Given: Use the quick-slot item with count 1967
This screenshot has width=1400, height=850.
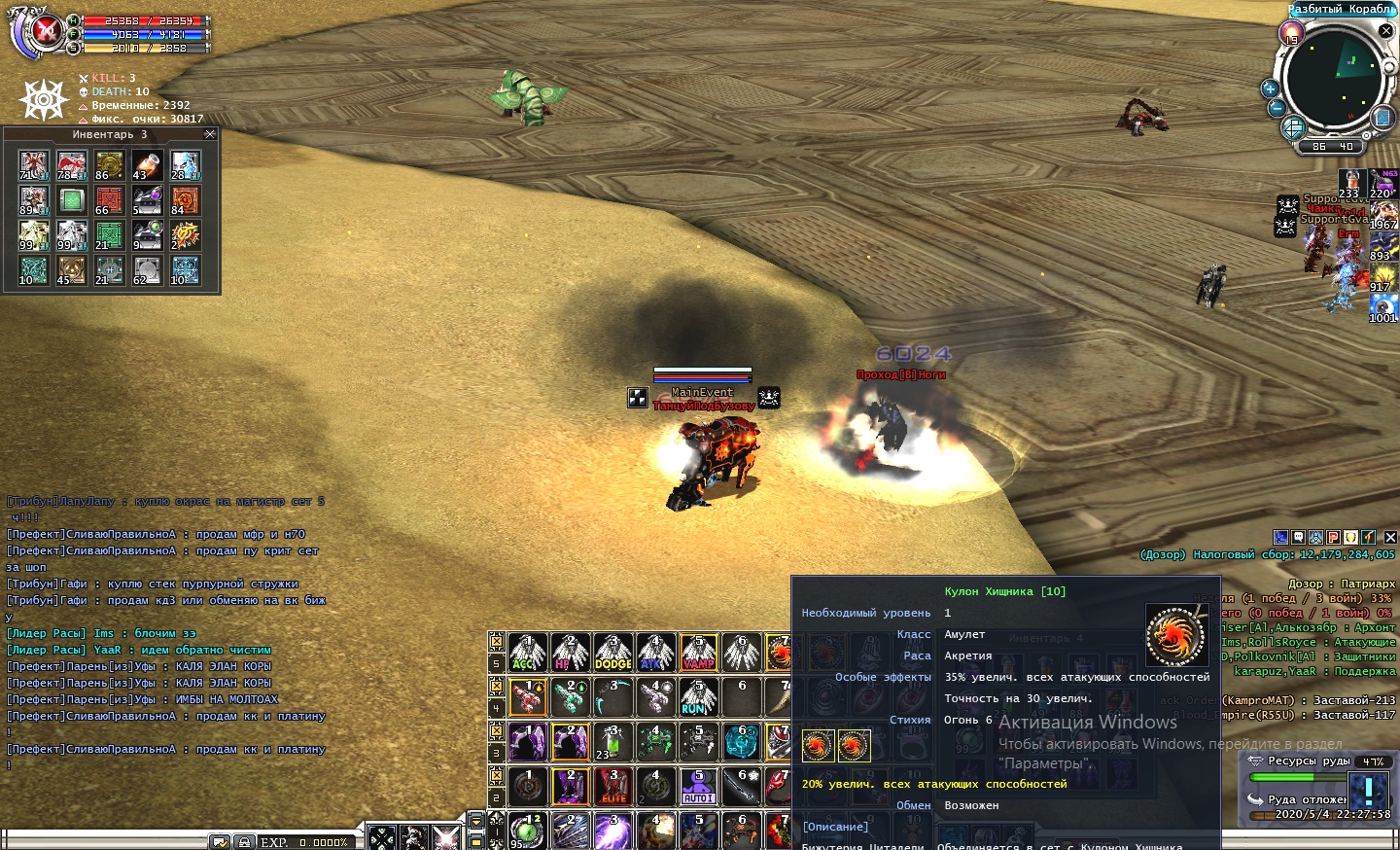Looking at the screenshot, I should [1383, 216].
